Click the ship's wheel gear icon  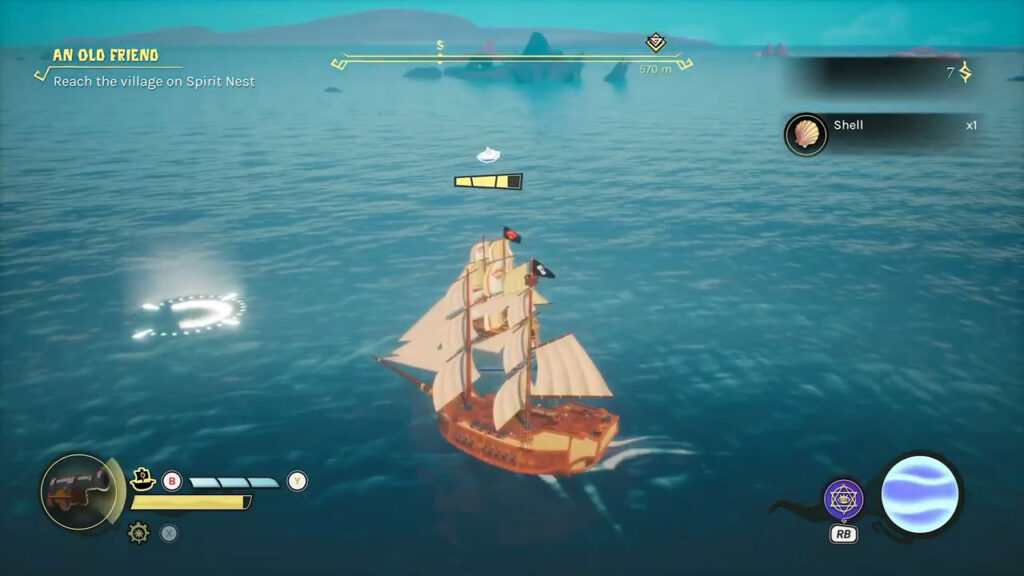pyautogui.click(x=139, y=533)
